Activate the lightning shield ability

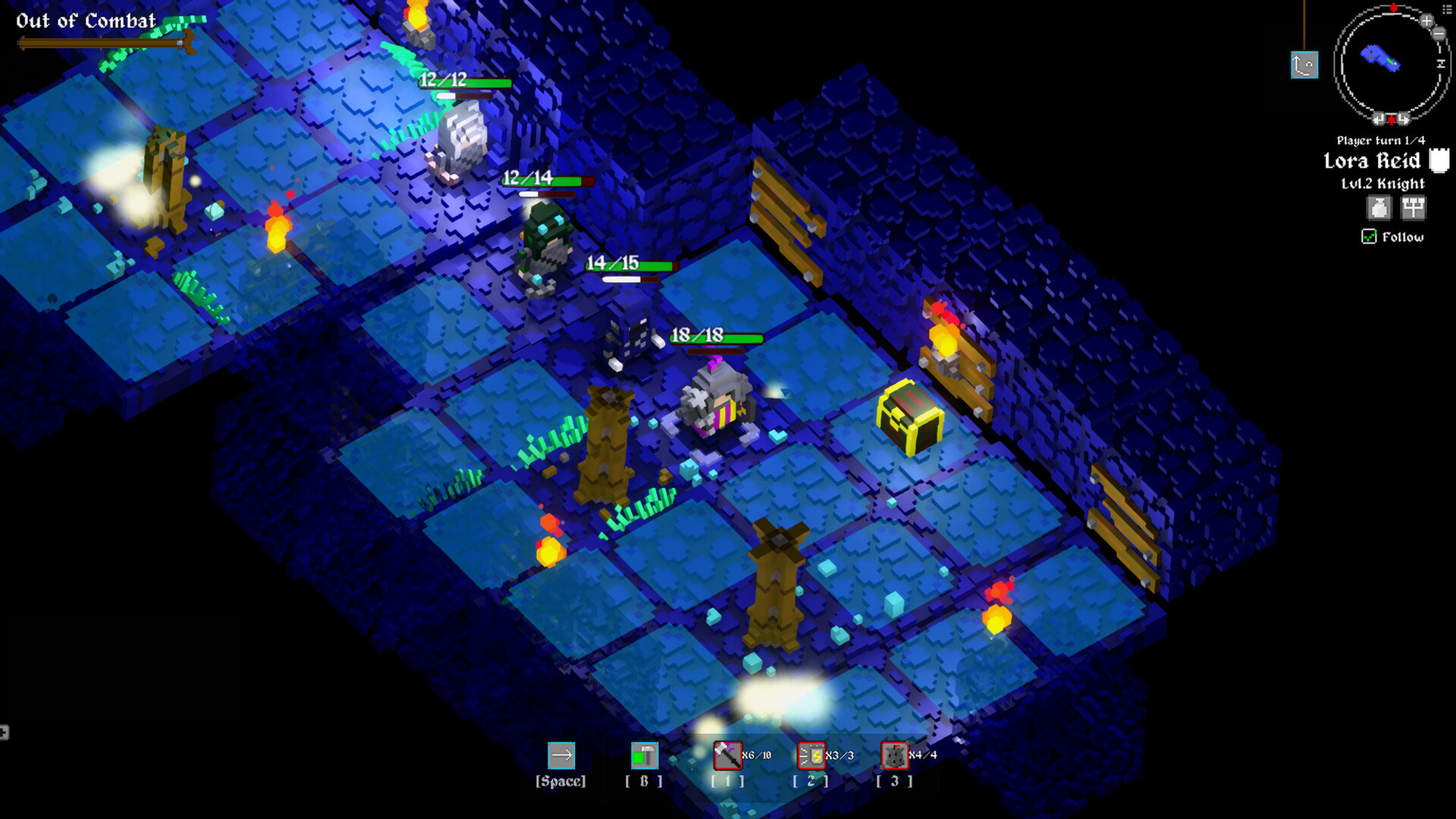point(811,755)
